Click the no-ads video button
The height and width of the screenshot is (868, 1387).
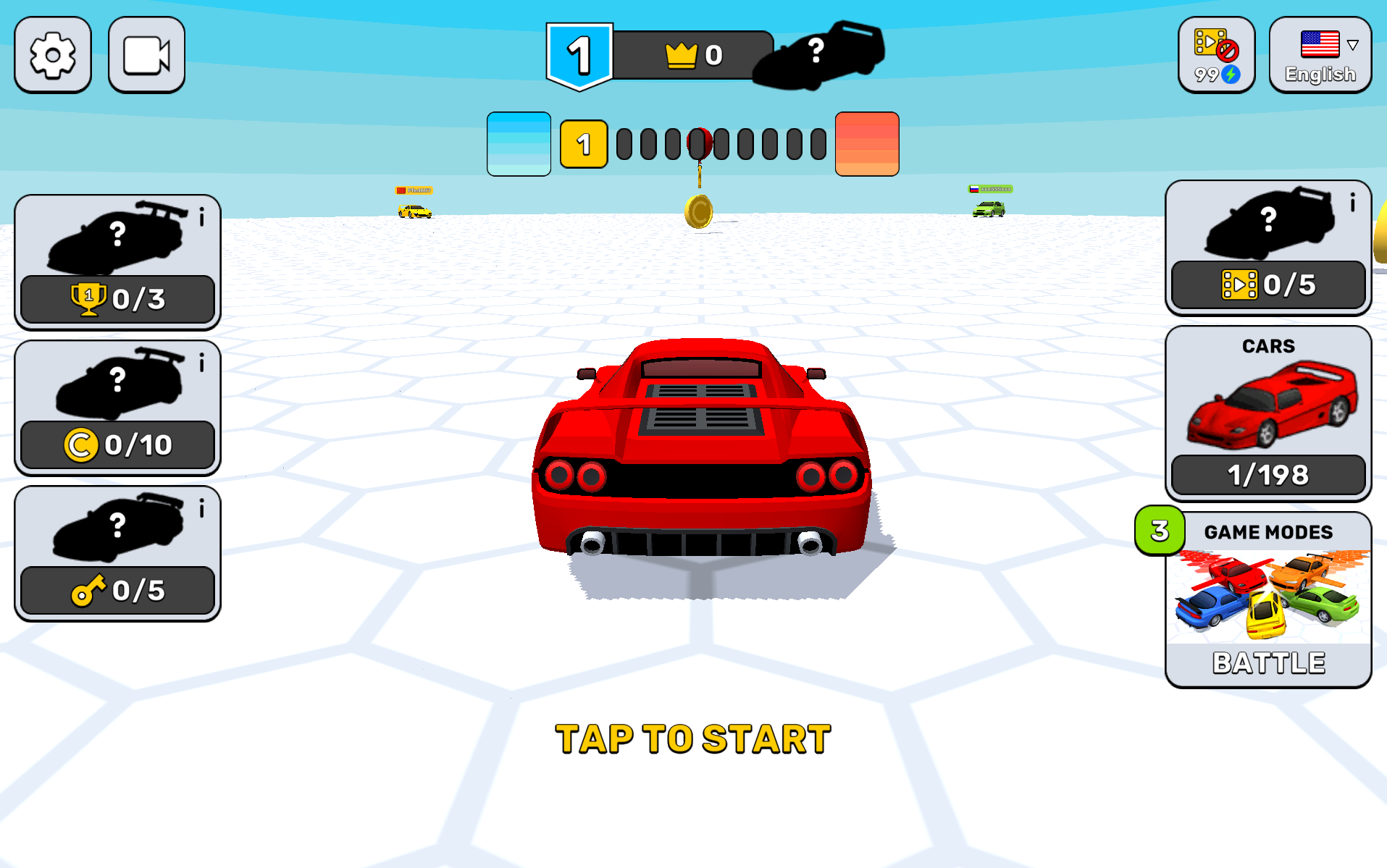click(1216, 55)
